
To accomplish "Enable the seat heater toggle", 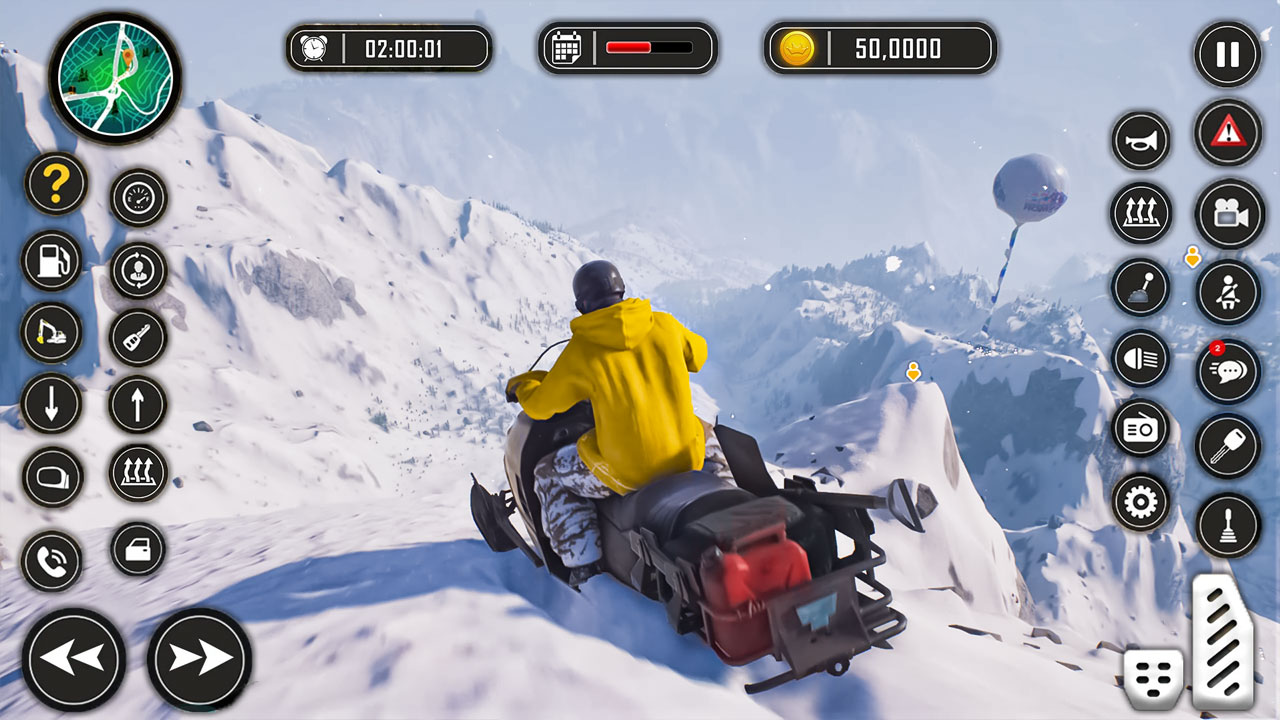I will 1141,214.
